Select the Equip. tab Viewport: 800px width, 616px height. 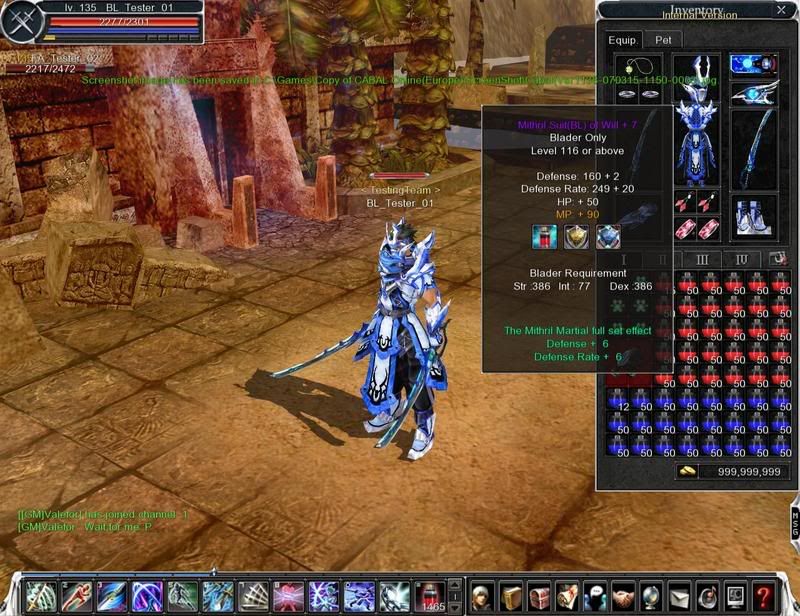623,40
